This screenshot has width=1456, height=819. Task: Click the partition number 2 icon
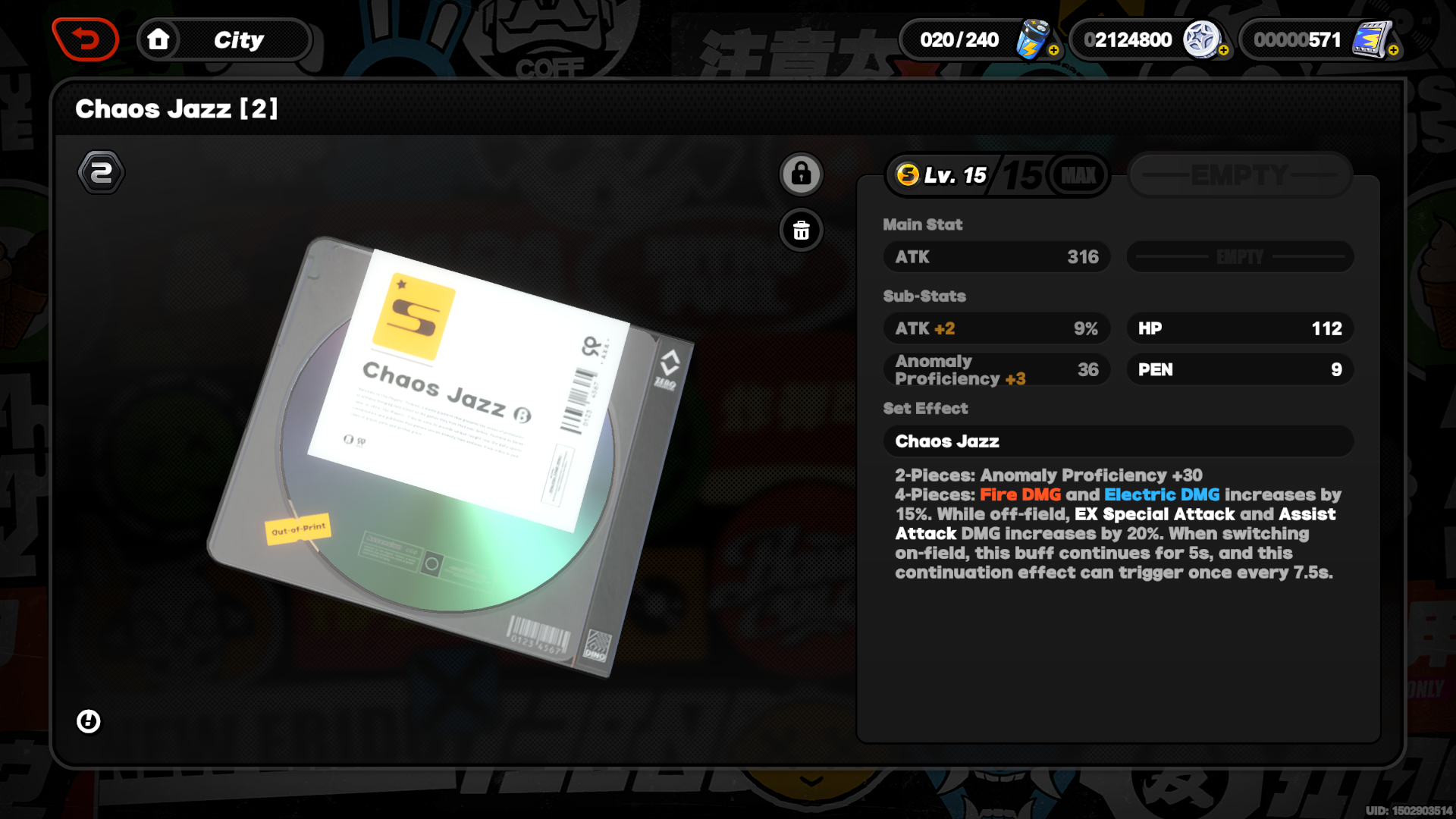(102, 171)
